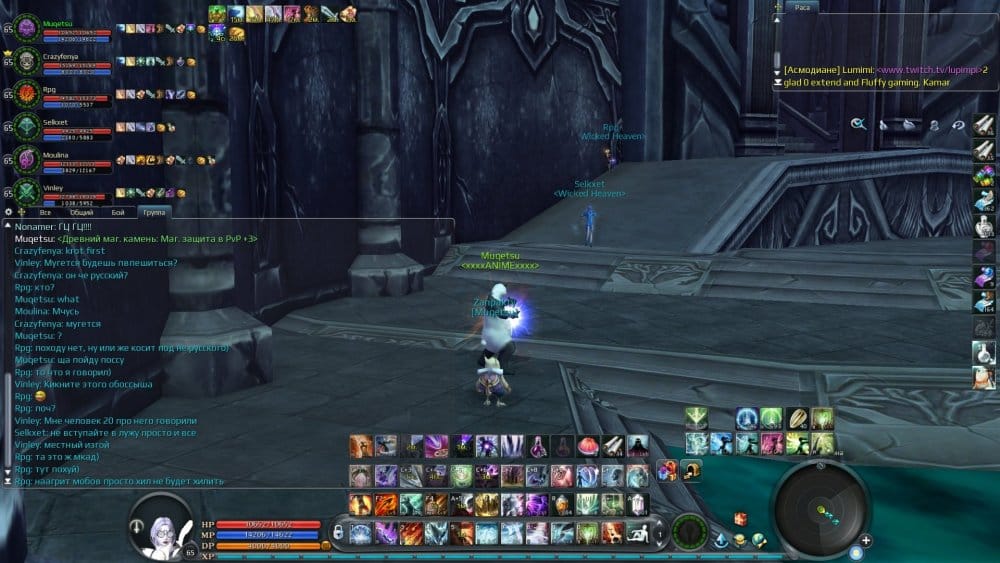Select party member Vinley's portrait
The image size is (1000, 563).
pos(25,192)
